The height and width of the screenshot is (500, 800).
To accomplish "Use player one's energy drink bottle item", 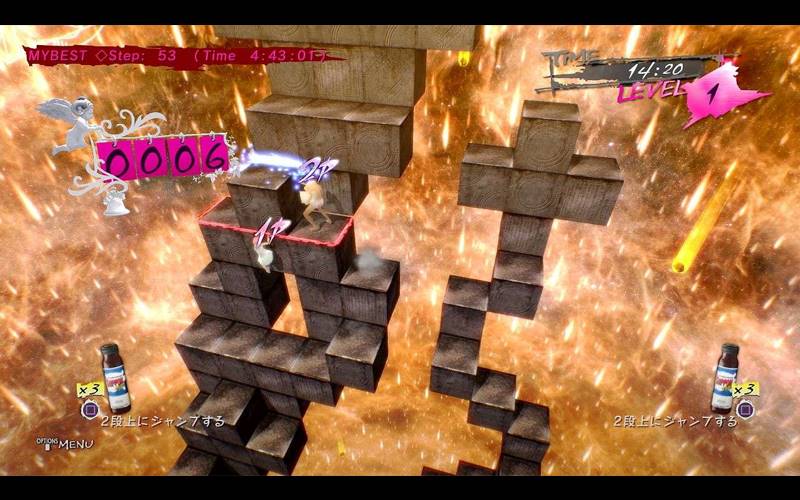I will (x=116, y=377).
